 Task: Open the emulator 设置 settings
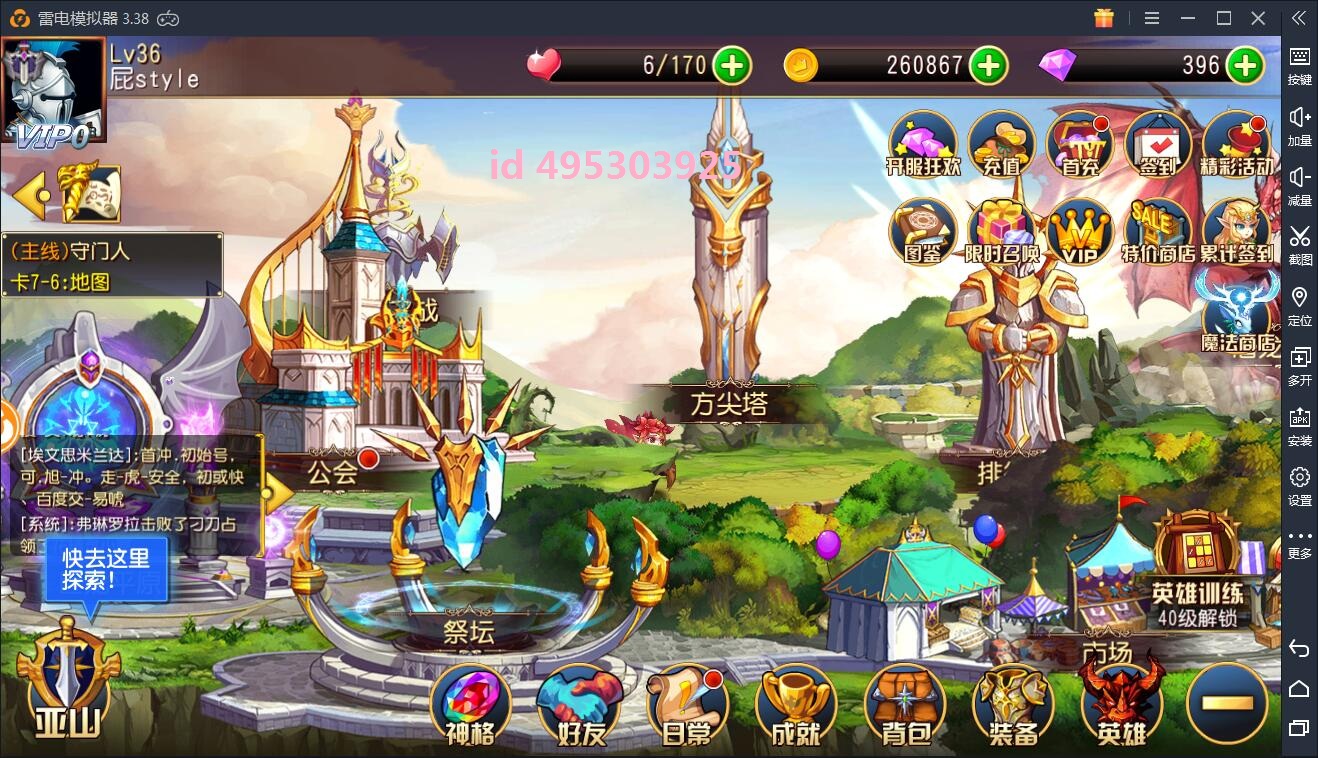1299,485
